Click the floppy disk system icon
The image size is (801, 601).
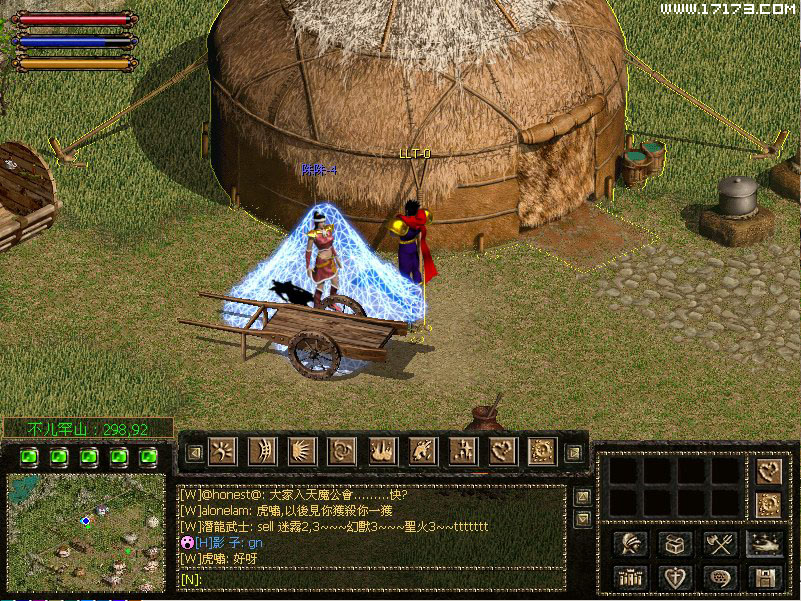[x=763, y=577]
